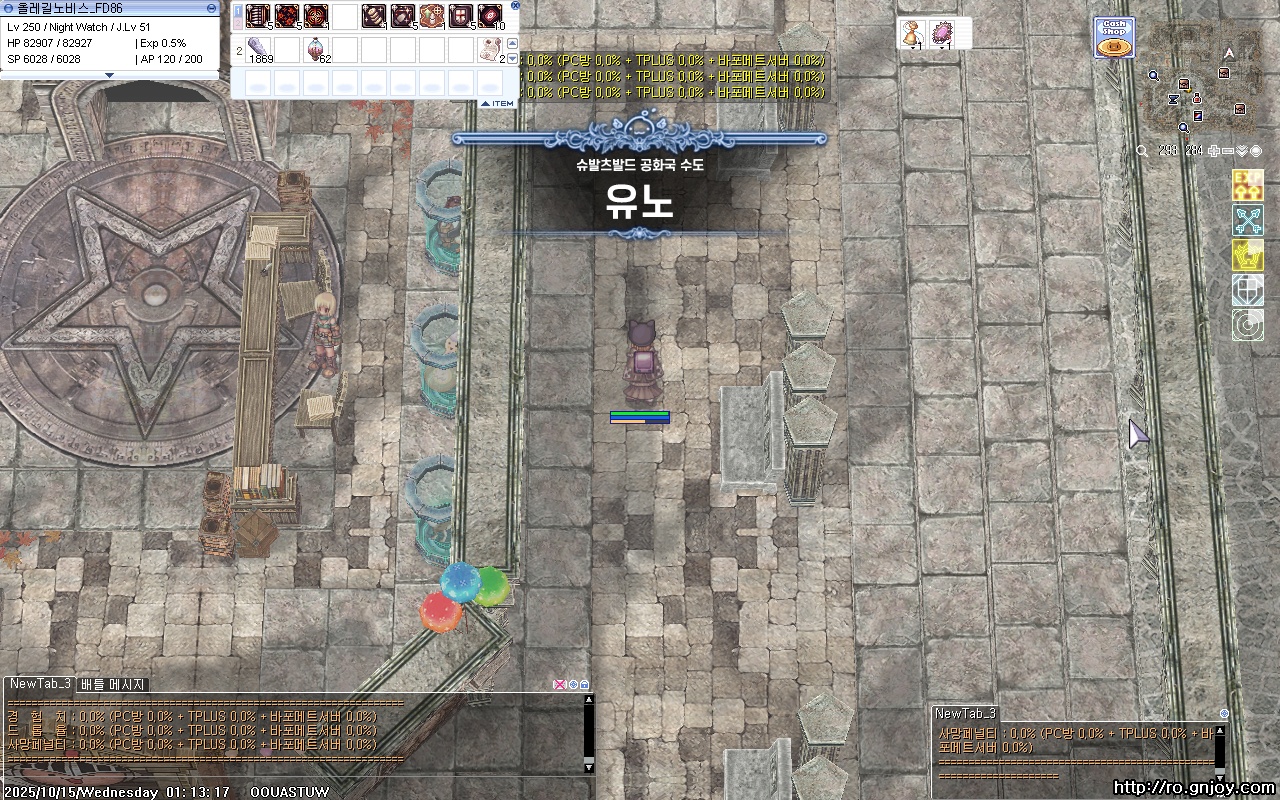The width and height of the screenshot is (1280, 800).
Task: Activate the first hotbar cage skill
Action: click(x=258, y=16)
